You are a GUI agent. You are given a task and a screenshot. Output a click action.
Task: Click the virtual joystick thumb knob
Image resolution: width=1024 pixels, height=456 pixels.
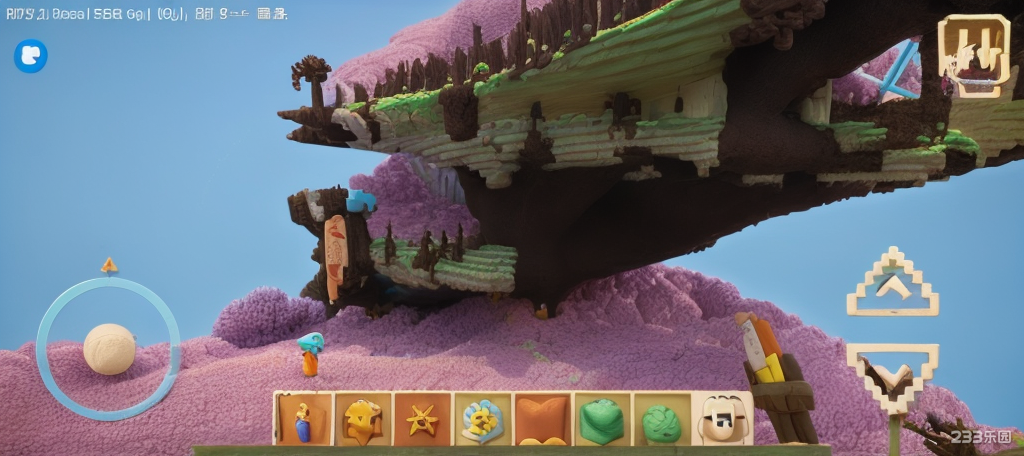coord(109,349)
